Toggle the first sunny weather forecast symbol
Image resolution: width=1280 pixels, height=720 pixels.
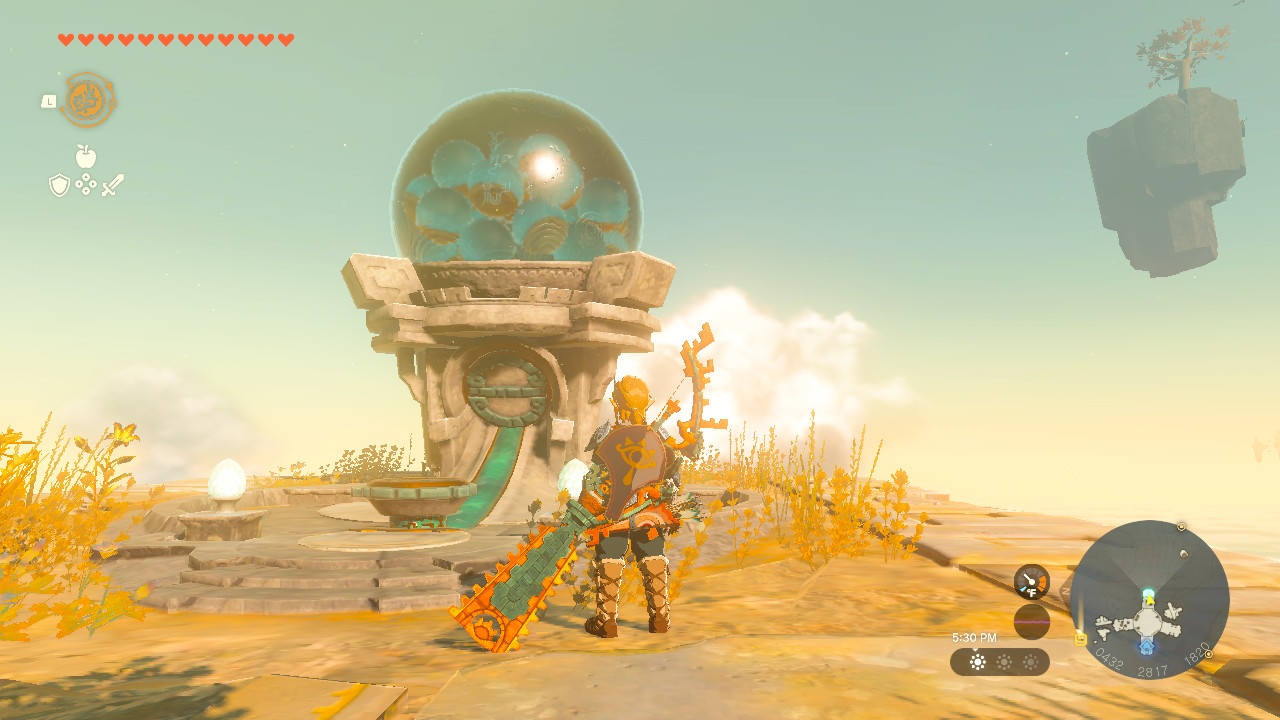tap(976, 662)
